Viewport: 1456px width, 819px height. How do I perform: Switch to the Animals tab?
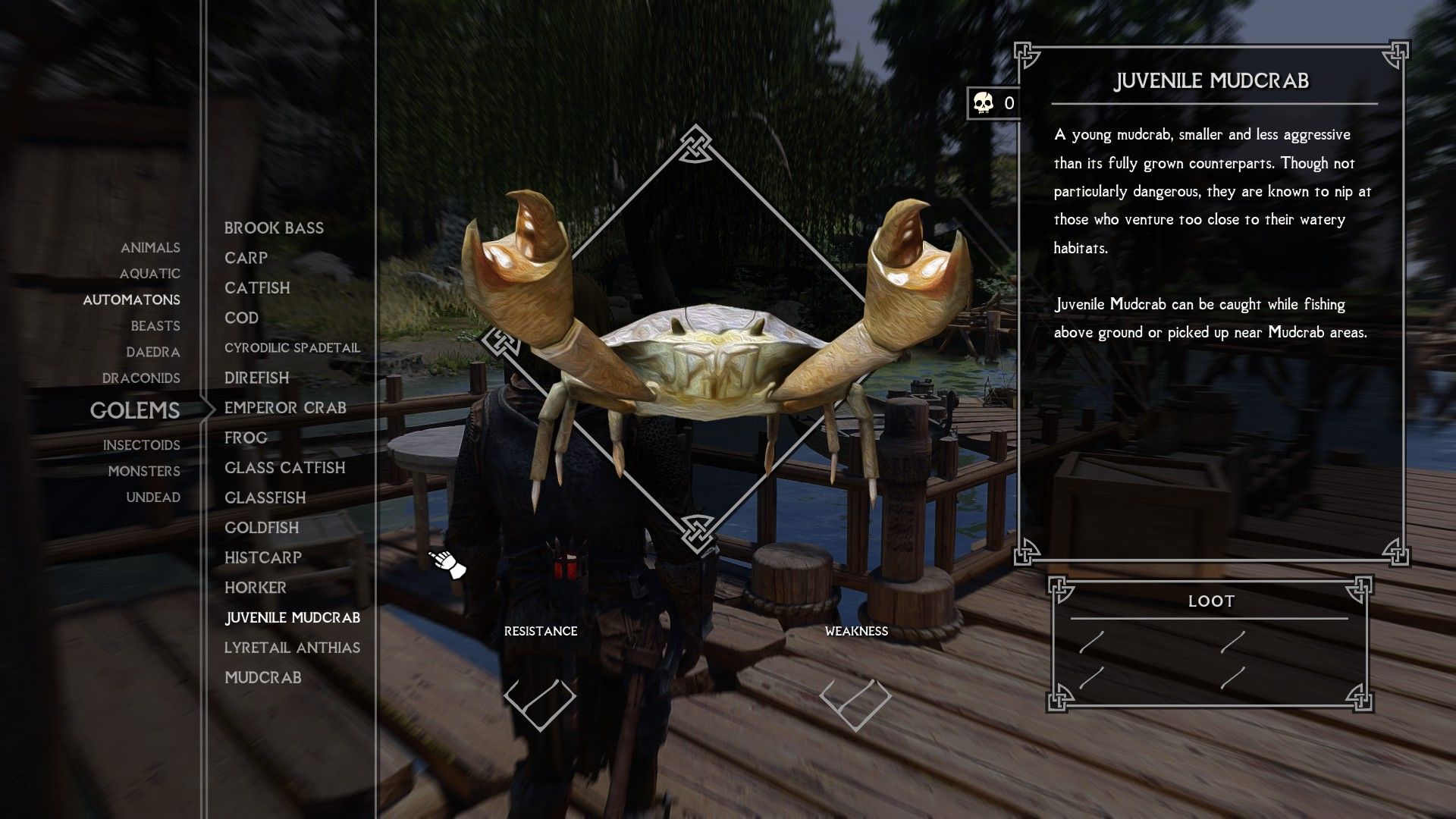[x=149, y=247]
